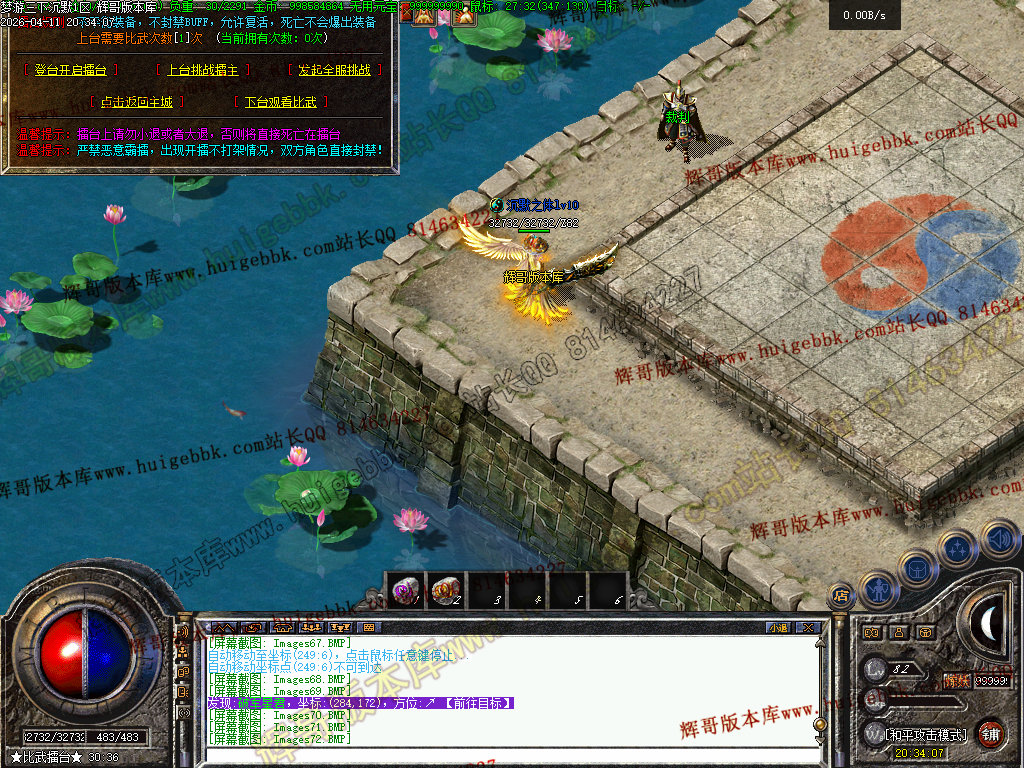This screenshot has width=1024, height=768.
Task: Click the 炼妖 button
Action: (x=957, y=680)
